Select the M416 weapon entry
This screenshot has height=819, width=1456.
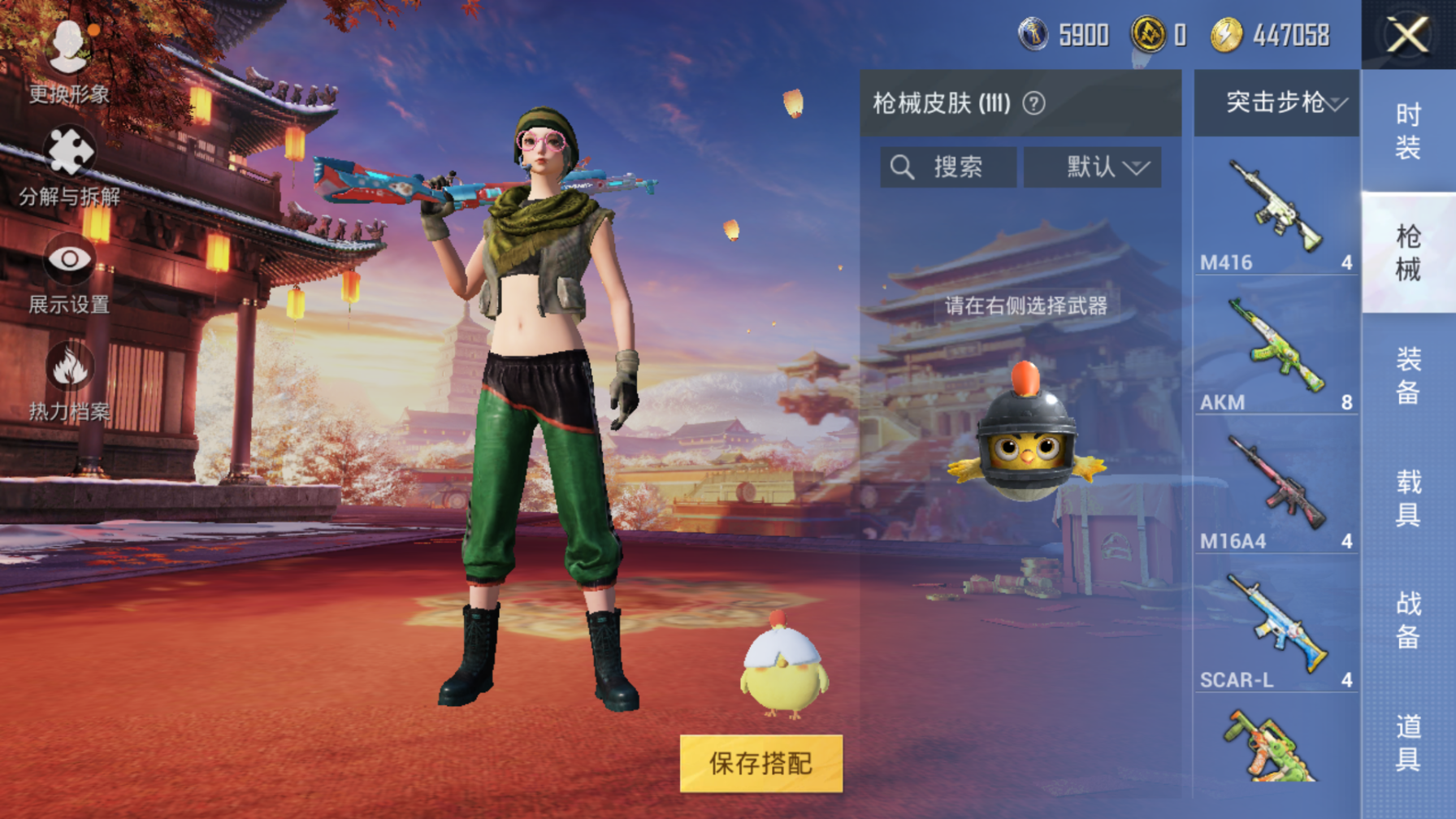(x=1276, y=214)
